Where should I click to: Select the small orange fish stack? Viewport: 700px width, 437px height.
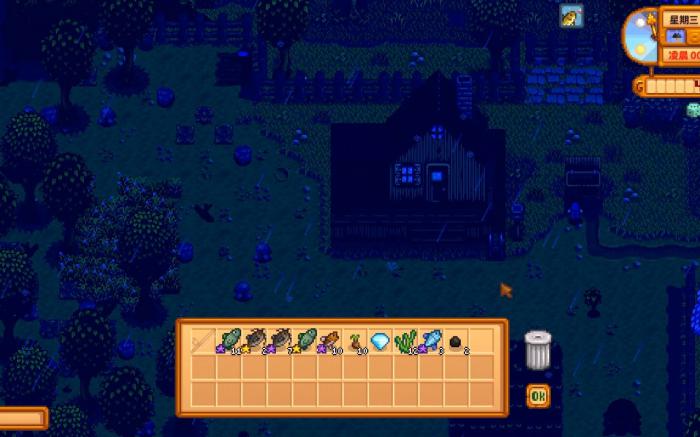click(x=330, y=341)
